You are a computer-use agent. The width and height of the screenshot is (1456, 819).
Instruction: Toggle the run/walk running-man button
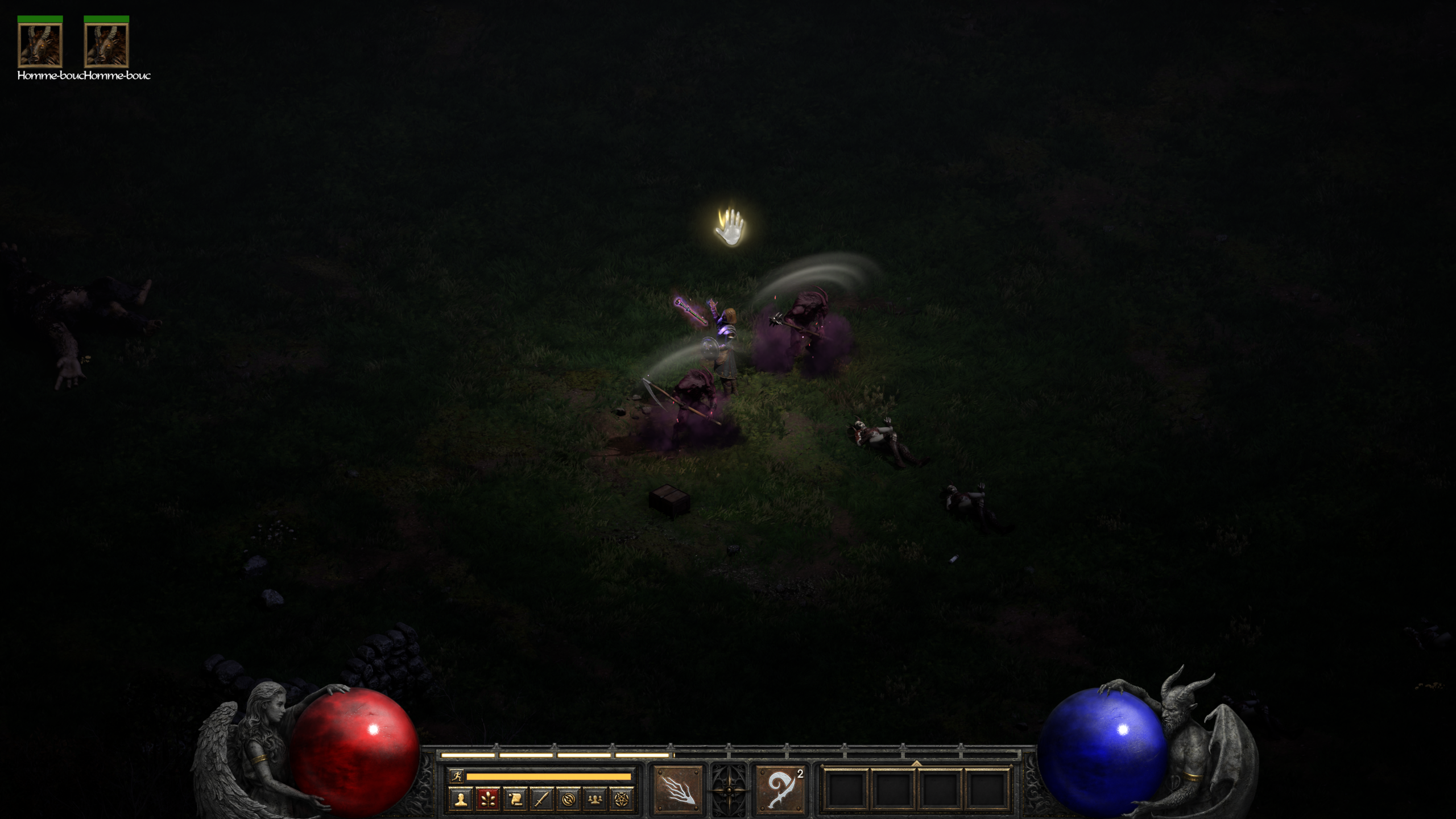click(456, 776)
